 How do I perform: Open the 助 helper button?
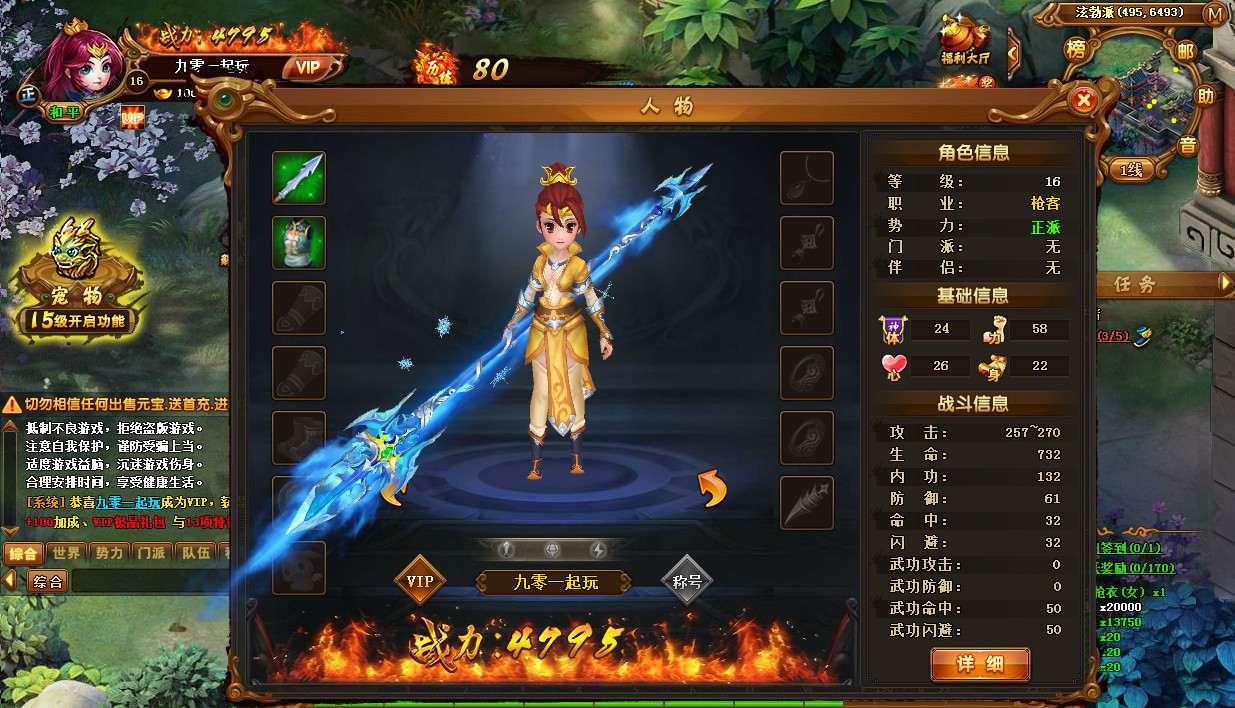pyautogui.click(x=1206, y=97)
